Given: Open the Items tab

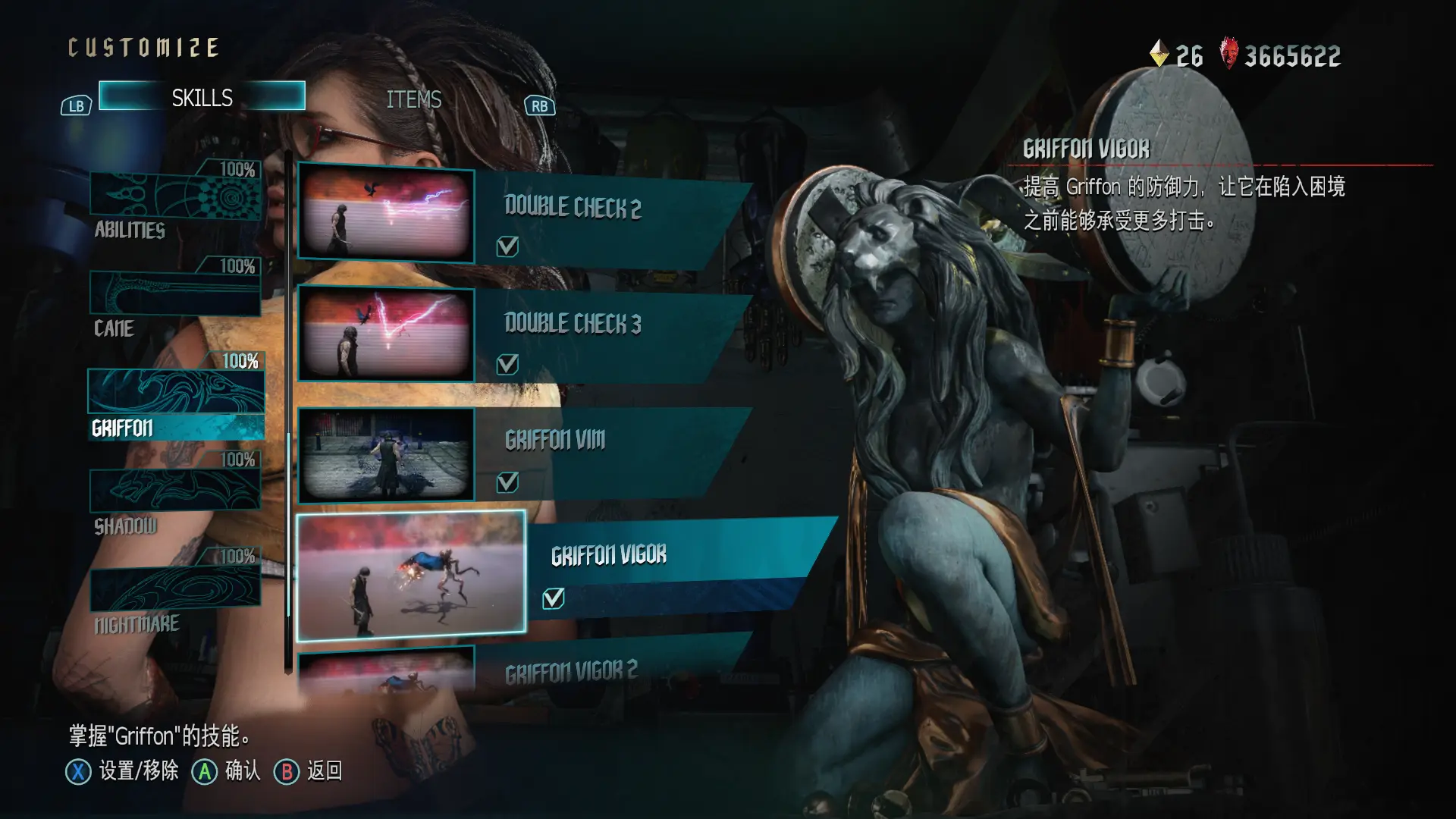Looking at the screenshot, I should coord(413,99).
